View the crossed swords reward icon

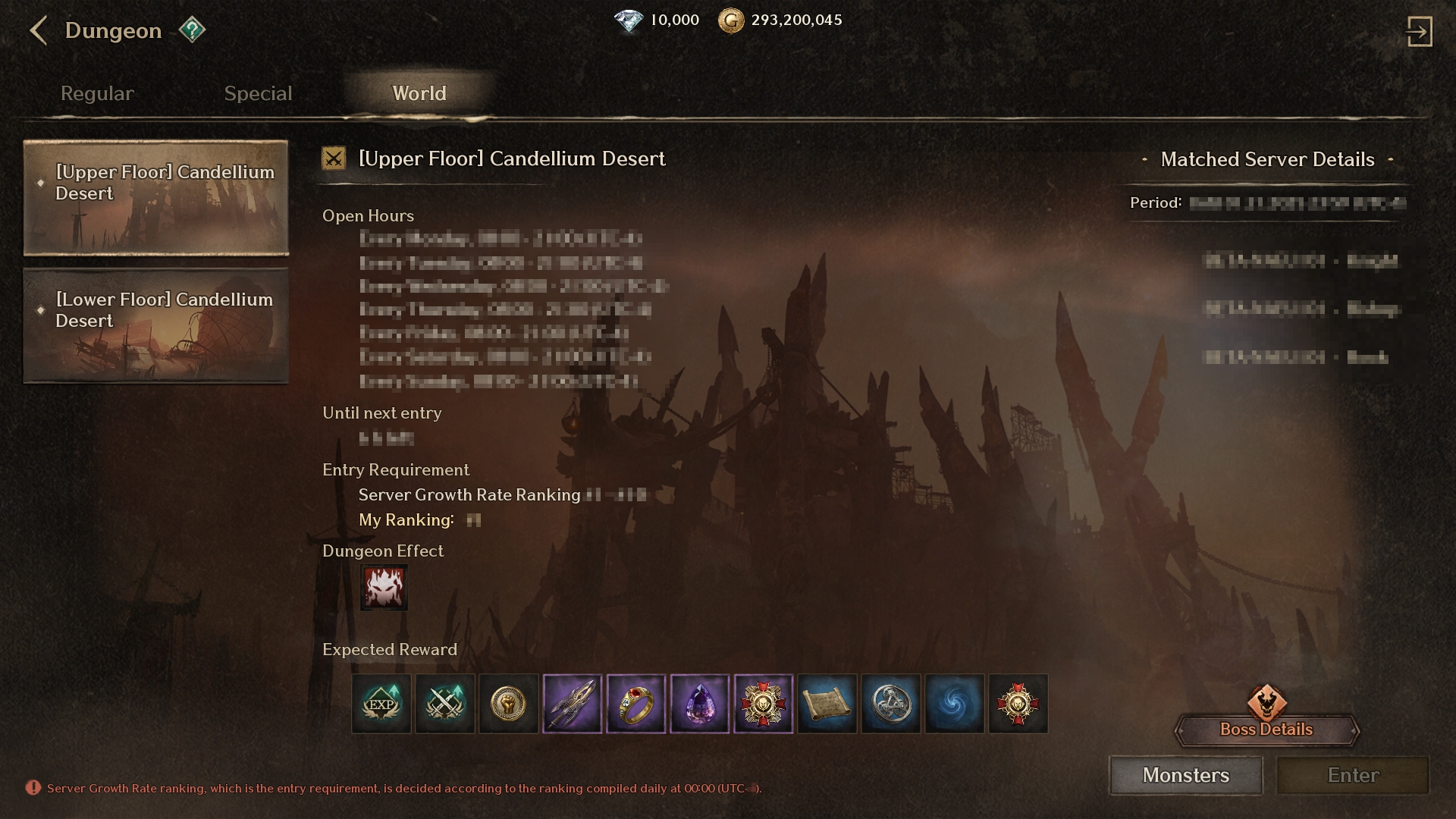(445, 704)
